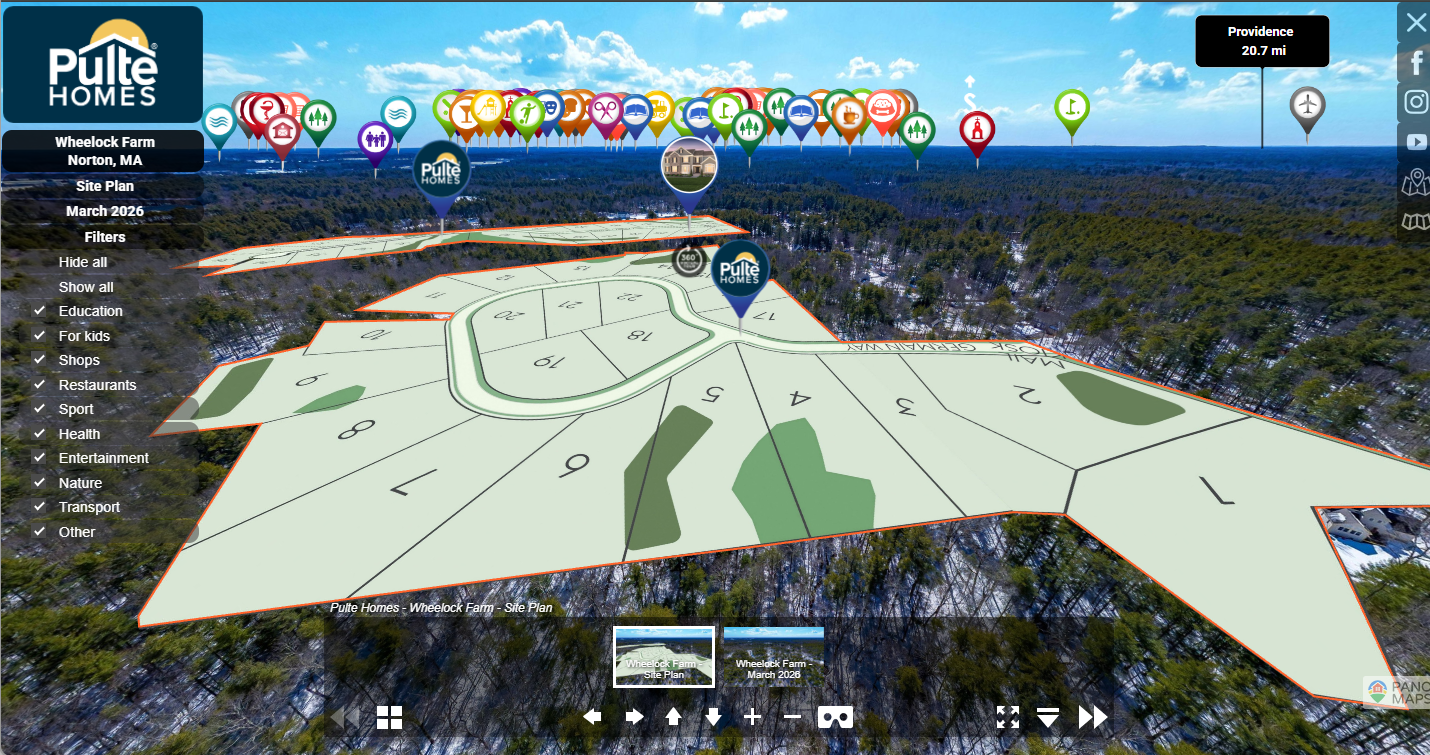Zoom in with the plus button

(x=753, y=717)
